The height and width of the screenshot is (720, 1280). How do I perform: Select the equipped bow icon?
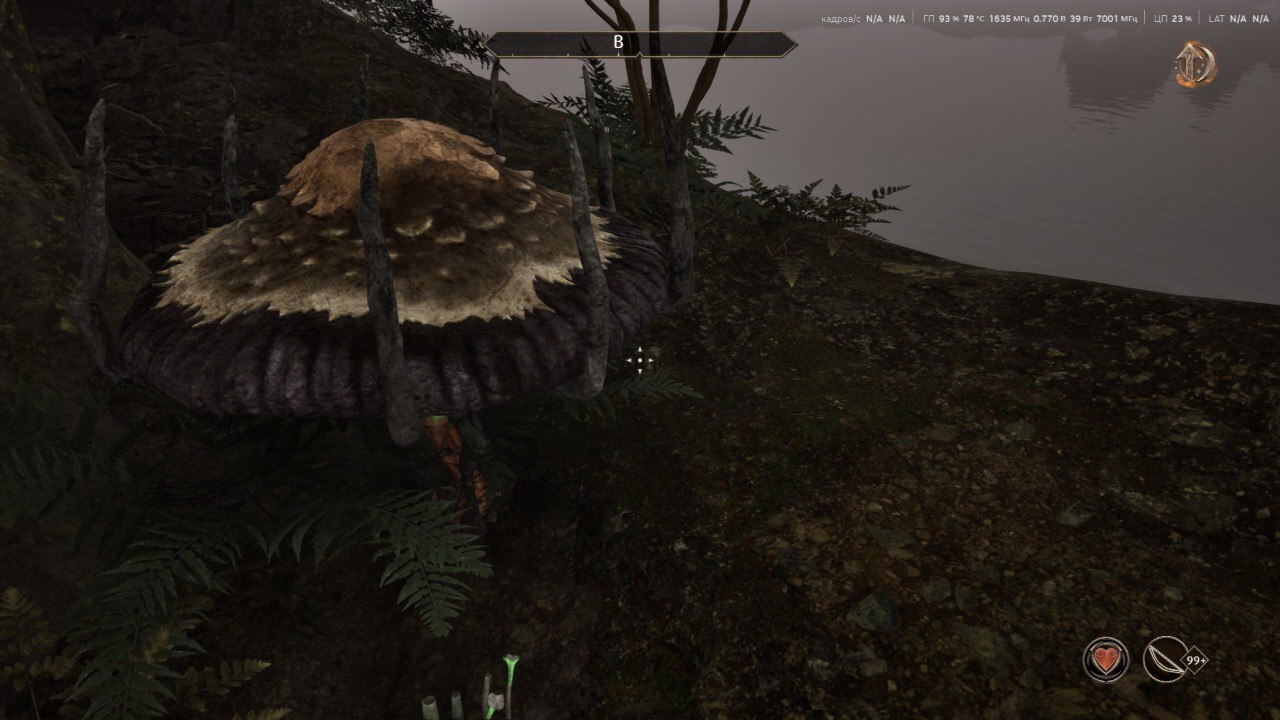tap(1165, 660)
